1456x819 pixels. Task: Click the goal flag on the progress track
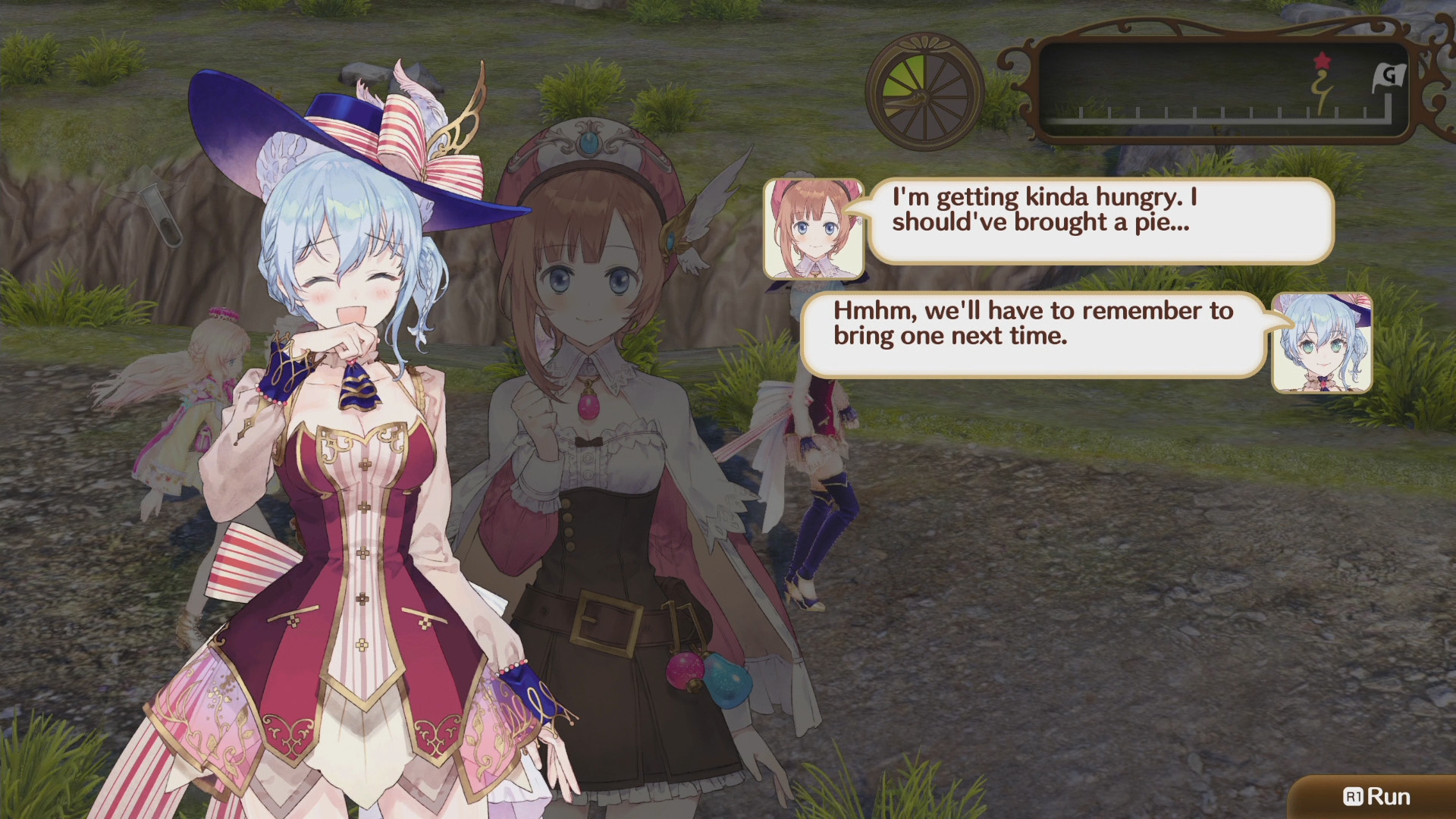pyautogui.click(x=1389, y=77)
